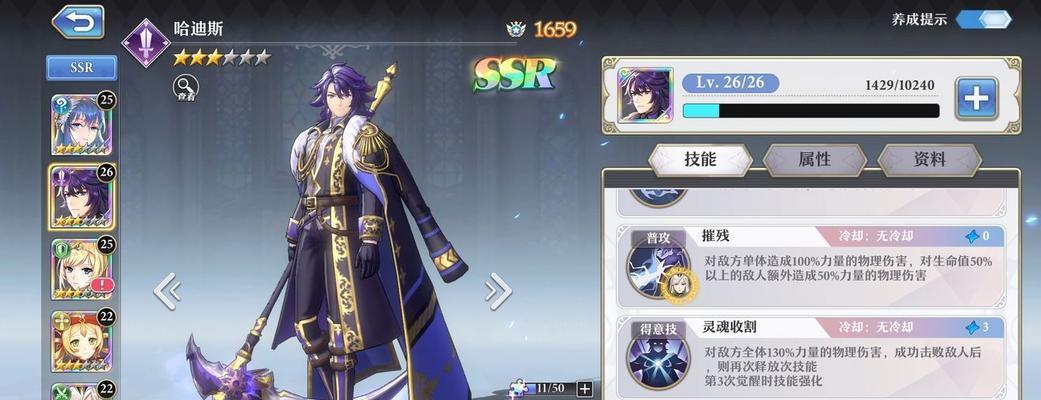Show the previous character with left arrow

click(x=167, y=291)
